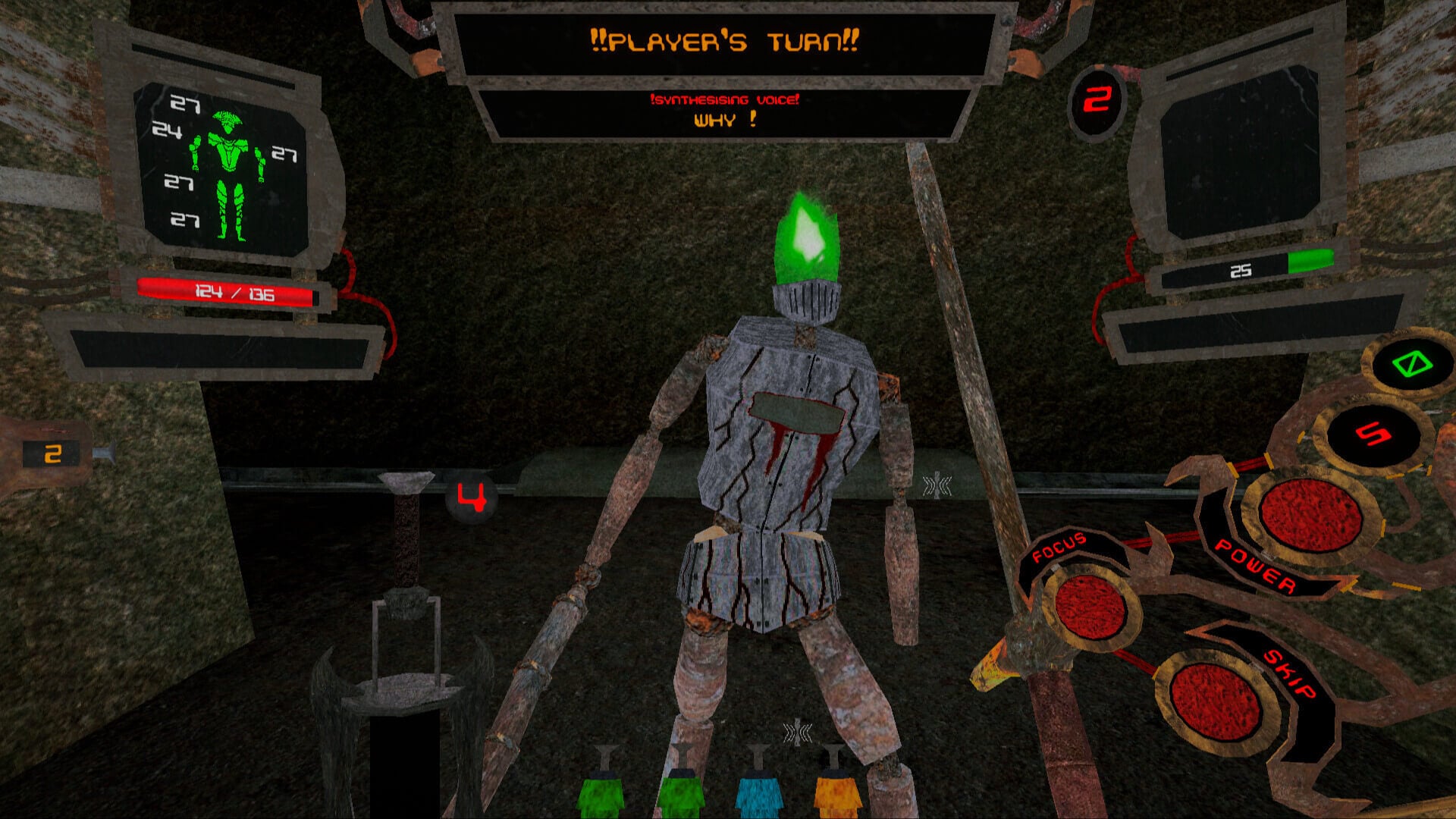1456x819 pixels.
Task: Select the round dial showing red 5
Action: click(x=1373, y=434)
